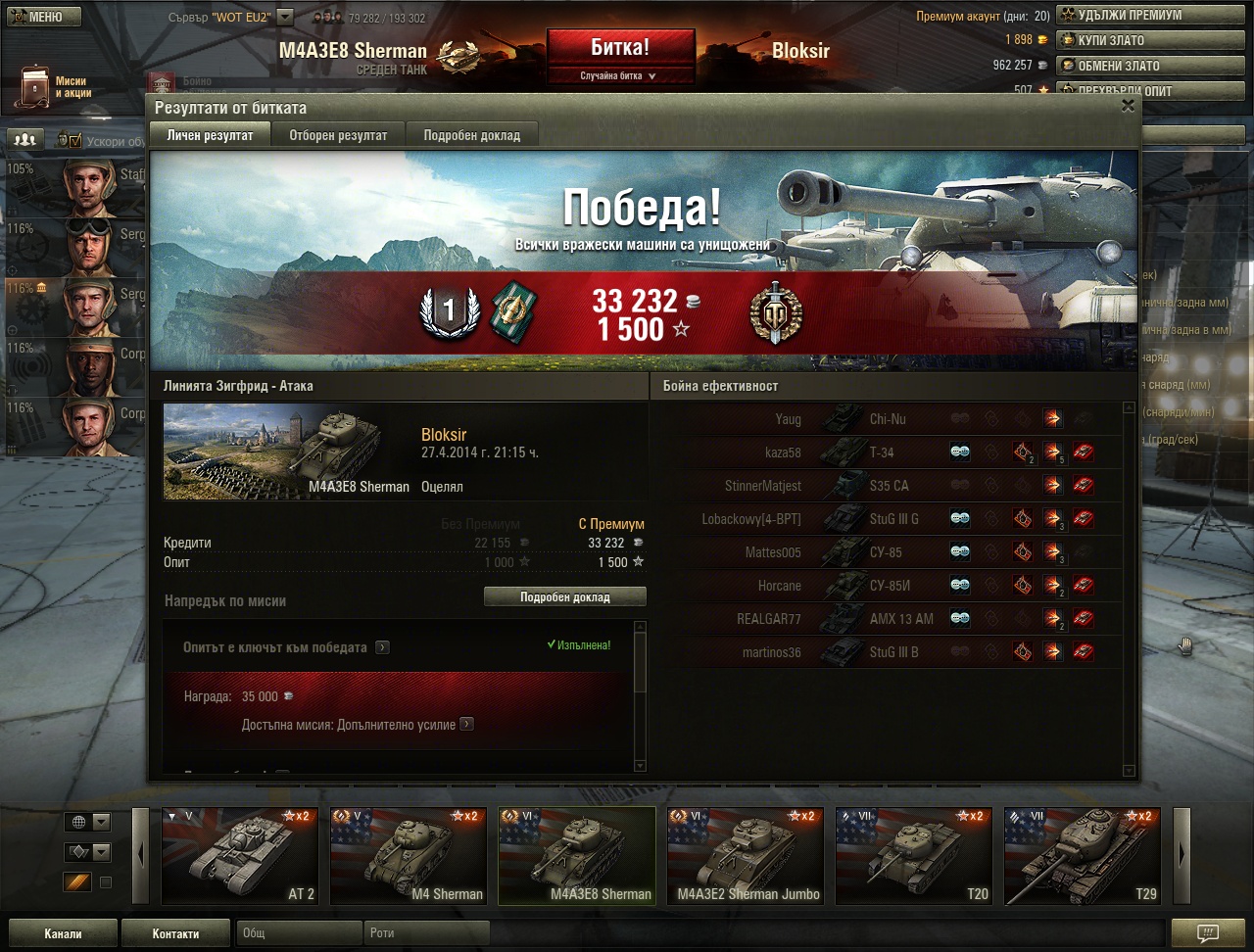Switch to the Отборен резултат tab
The height and width of the screenshot is (952, 1254).
[x=338, y=136]
